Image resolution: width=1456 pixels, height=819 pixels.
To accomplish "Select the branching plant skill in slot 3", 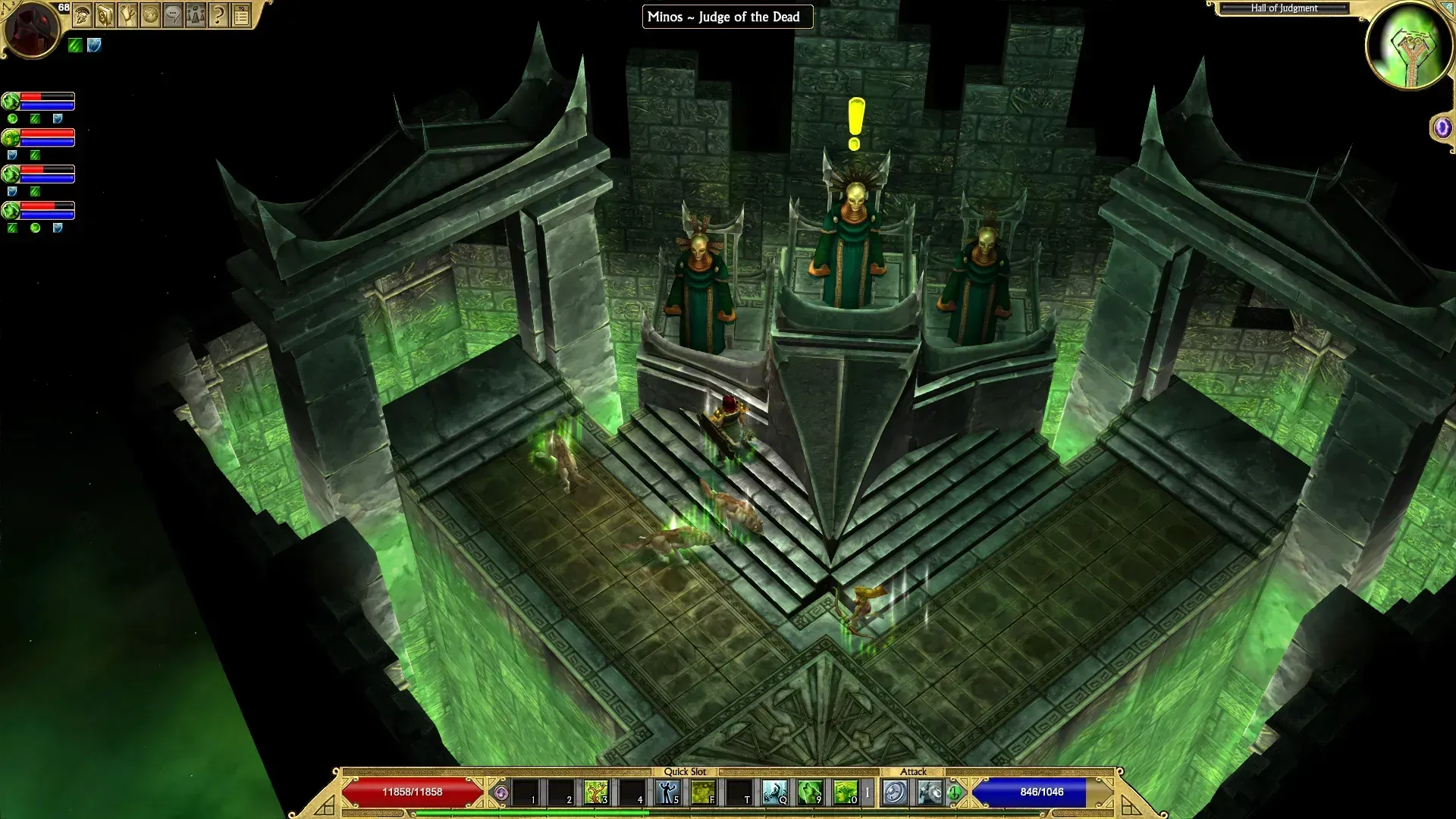I will [x=596, y=792].
